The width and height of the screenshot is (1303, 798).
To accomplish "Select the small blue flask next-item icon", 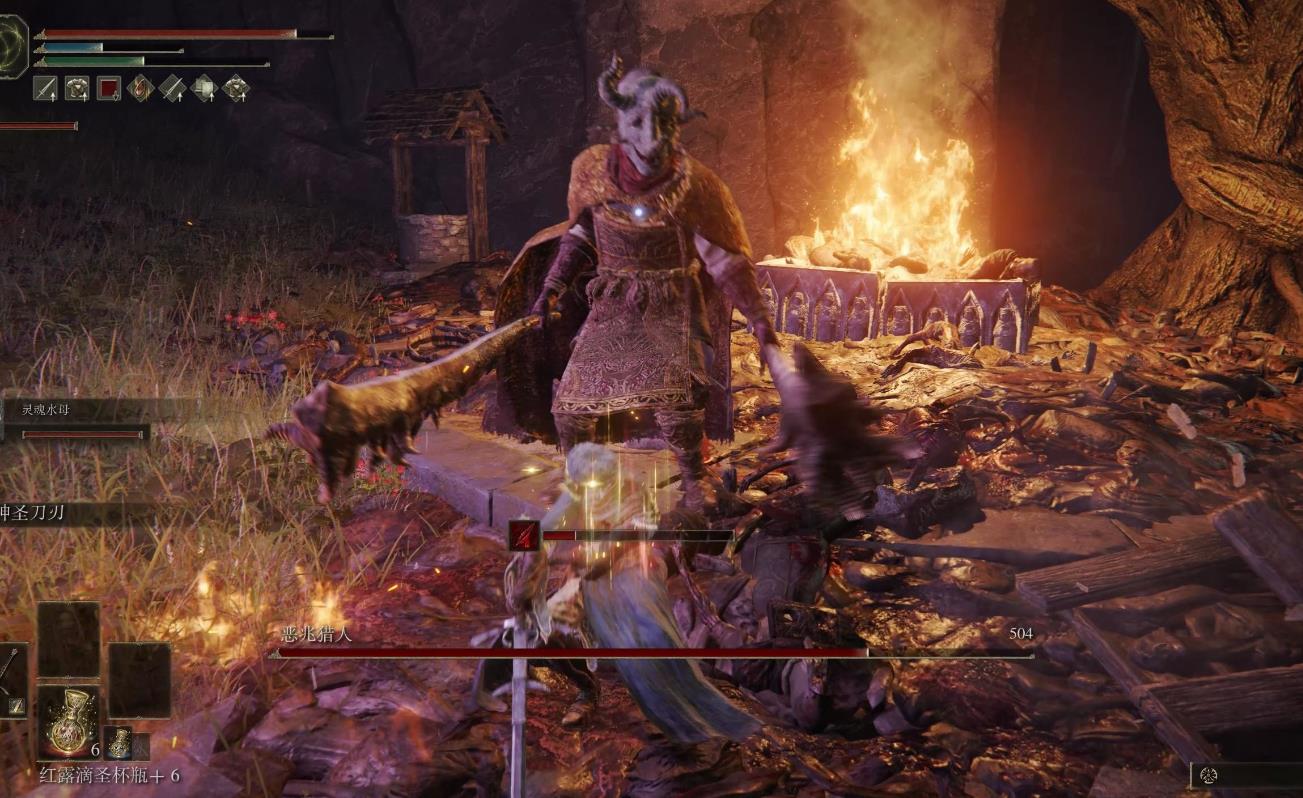I will 119,743.
